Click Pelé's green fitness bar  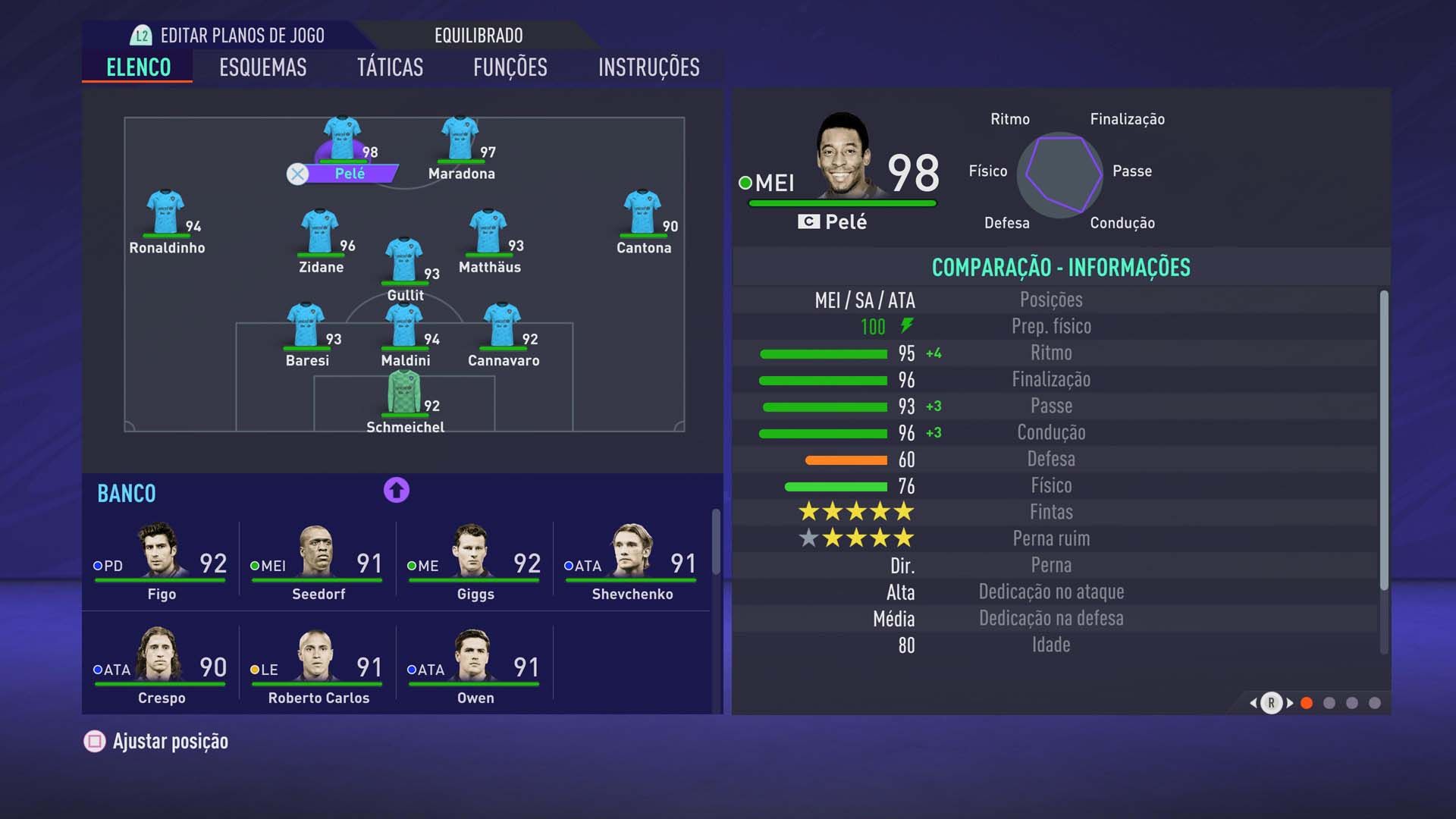pos(840,202)
